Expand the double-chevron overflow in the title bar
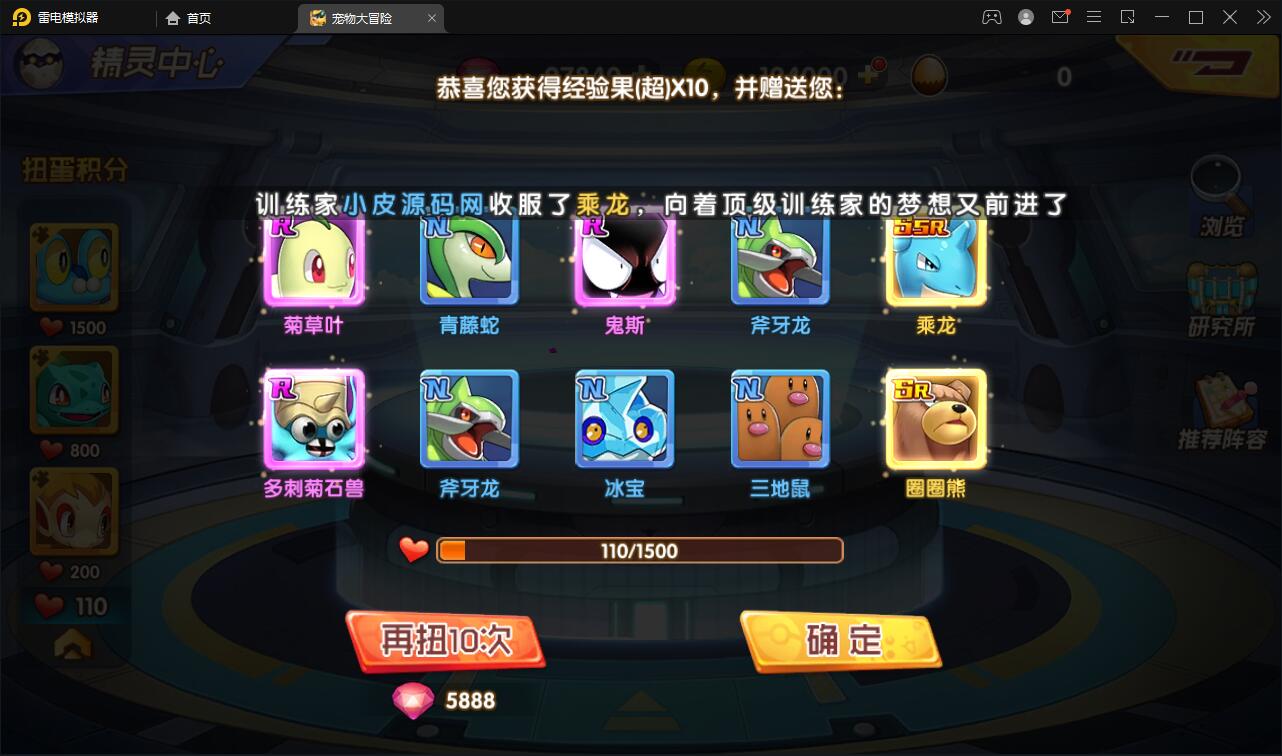The height and width of the screenshot is (756, 1282). pyautogui.click(x=1262, y=17)
